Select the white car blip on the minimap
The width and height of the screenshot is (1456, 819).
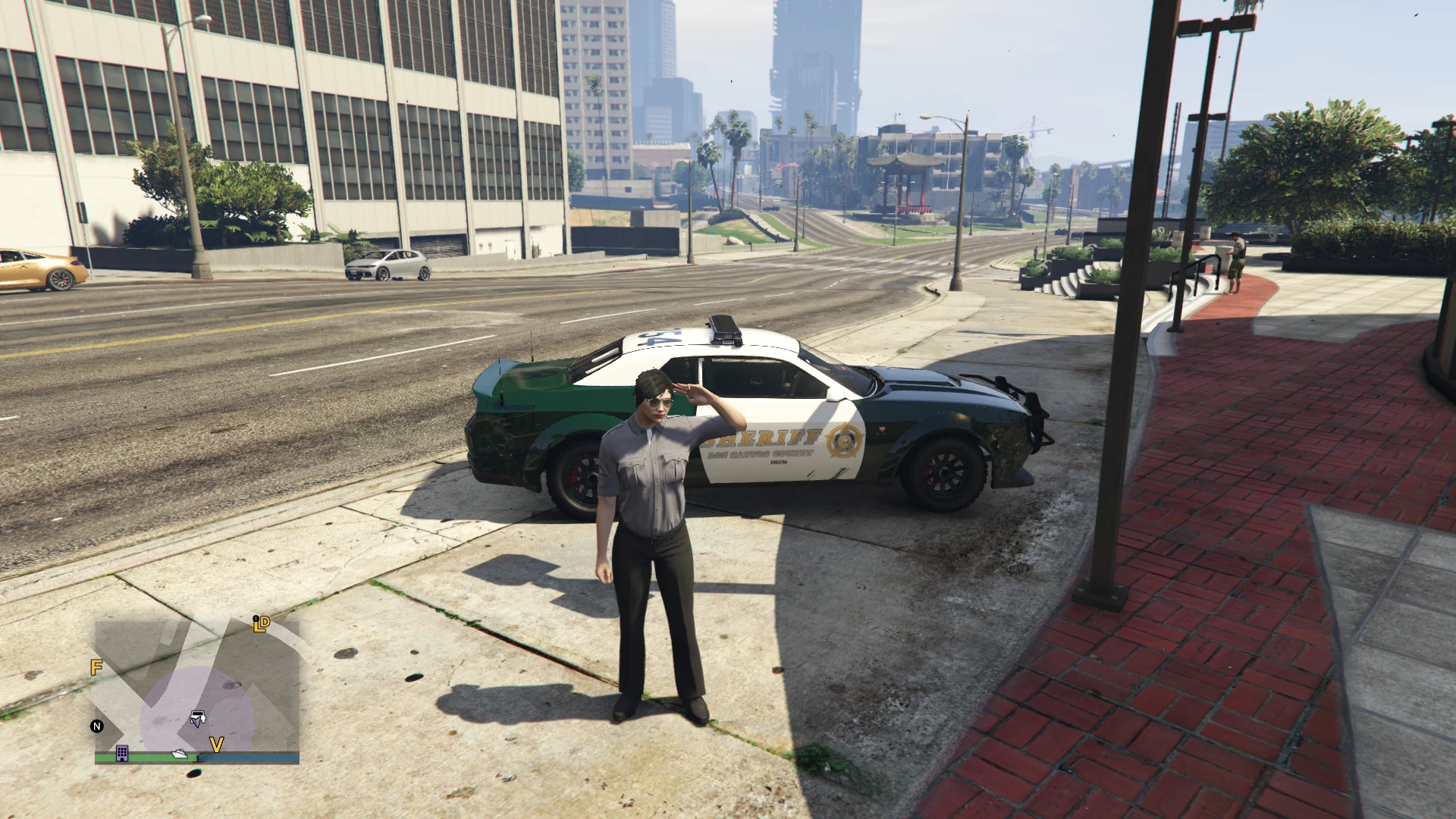[x=198, y=715]
